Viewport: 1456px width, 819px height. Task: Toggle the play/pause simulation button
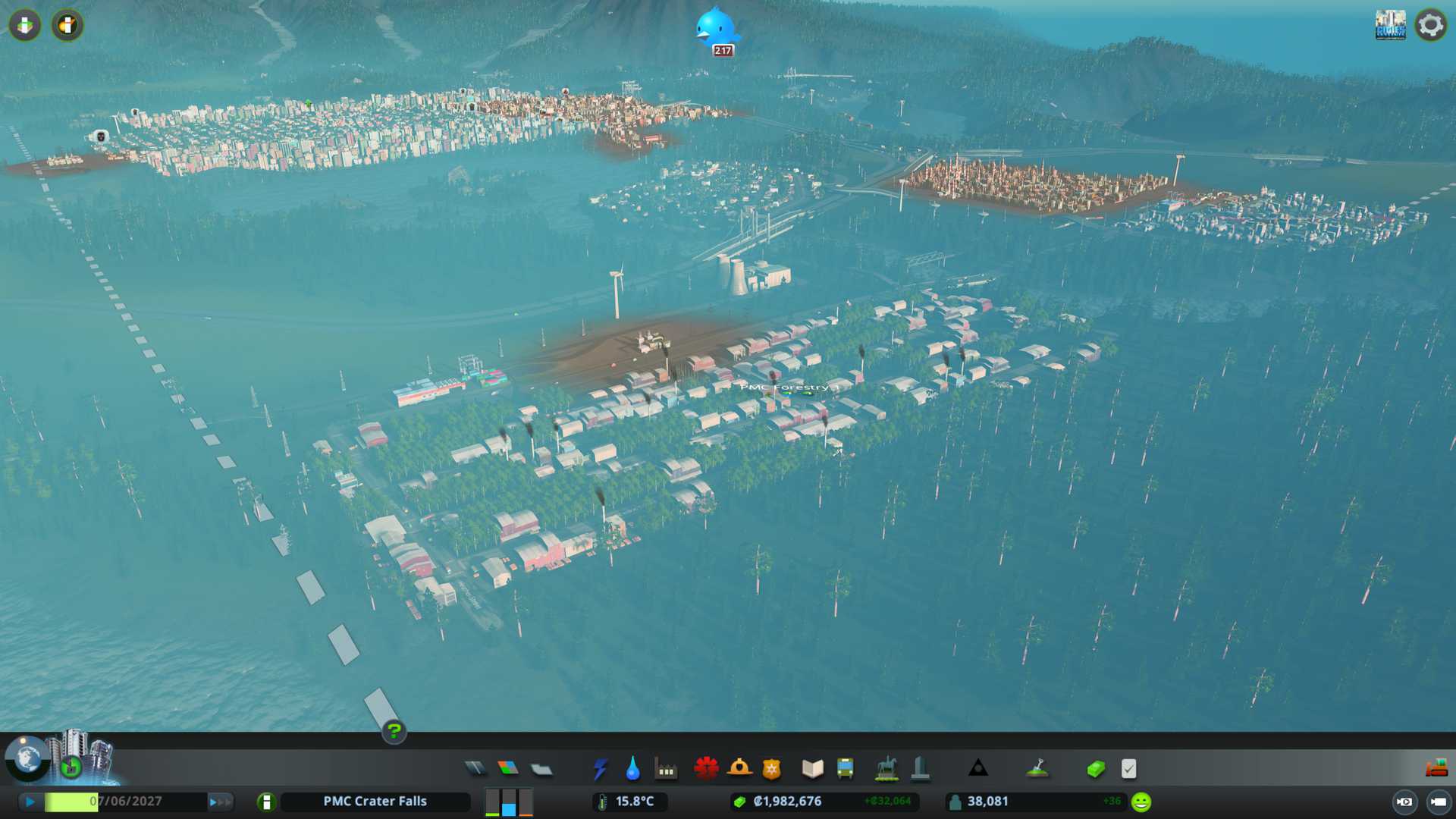[x=30, y=802]
